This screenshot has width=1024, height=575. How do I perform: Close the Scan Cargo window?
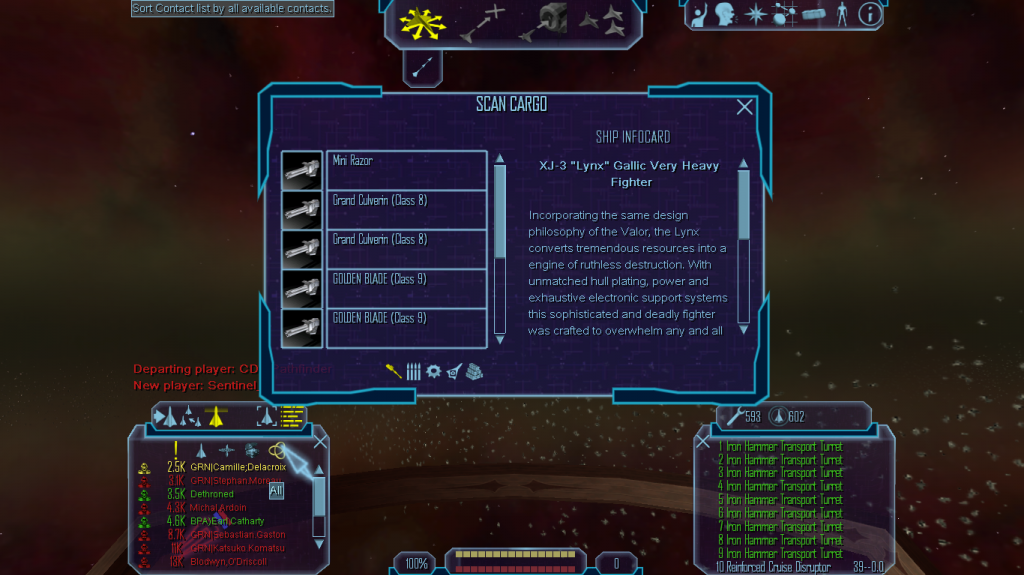(x=744, y=107)
